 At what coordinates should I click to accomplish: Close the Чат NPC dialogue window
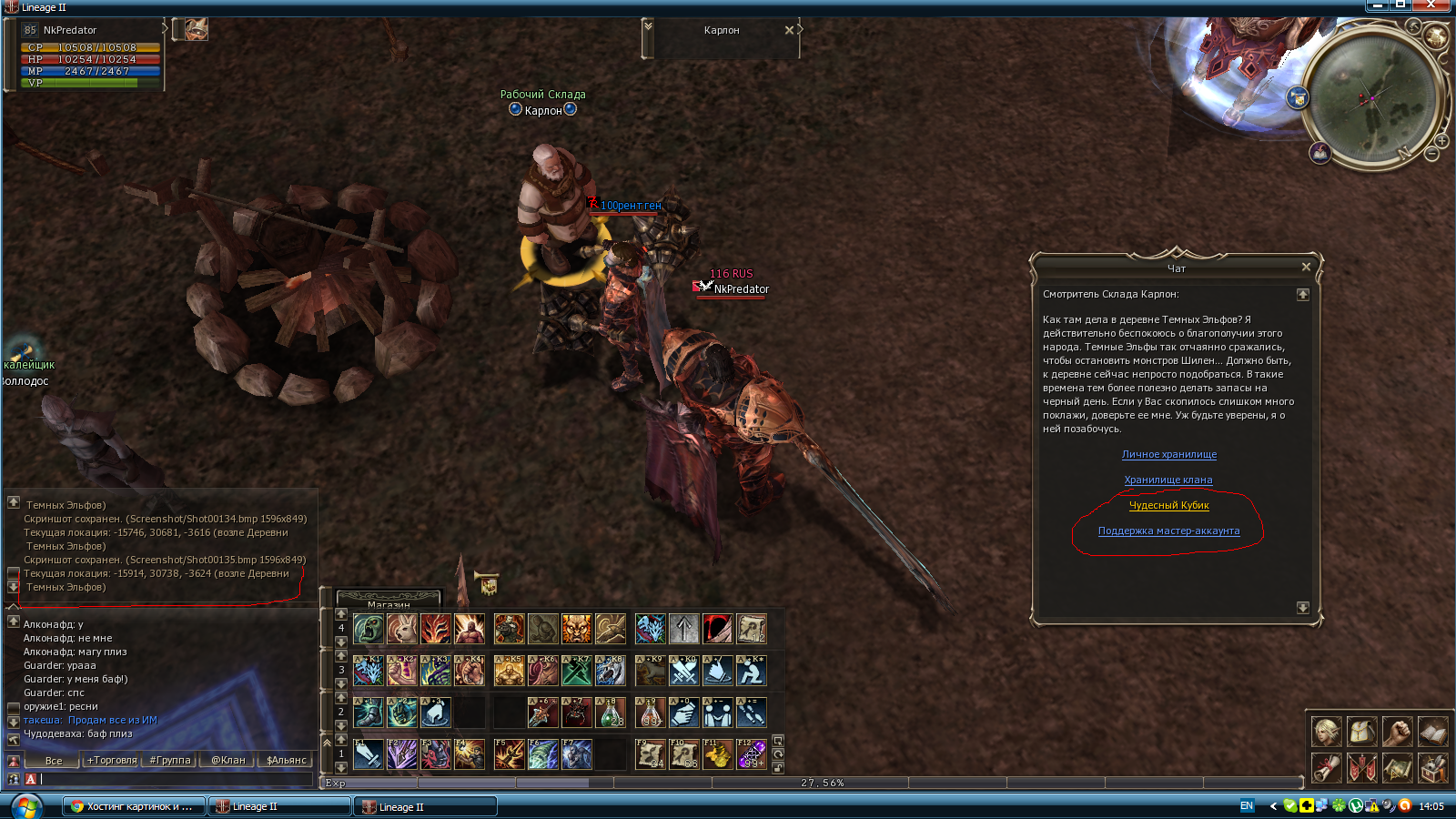[1306, 267]
